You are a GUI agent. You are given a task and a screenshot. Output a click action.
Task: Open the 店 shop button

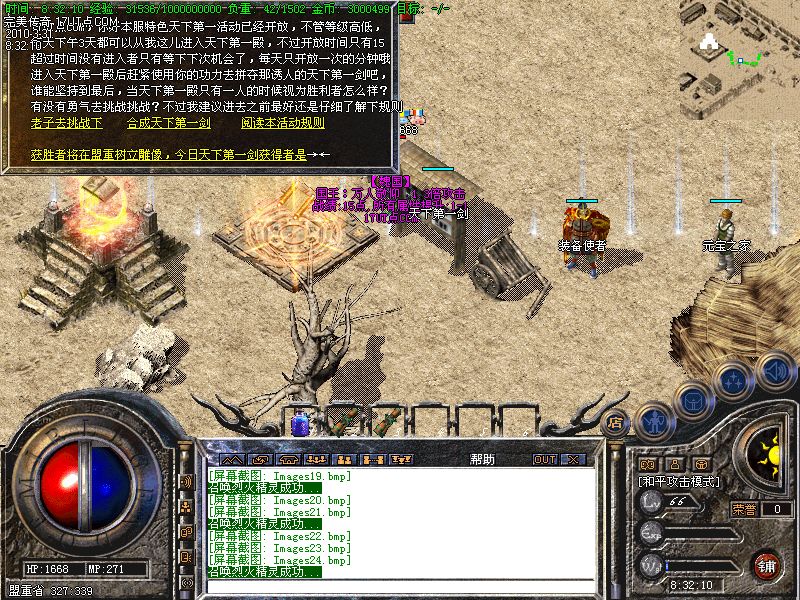pyautogui.click(x=616, y=421)
